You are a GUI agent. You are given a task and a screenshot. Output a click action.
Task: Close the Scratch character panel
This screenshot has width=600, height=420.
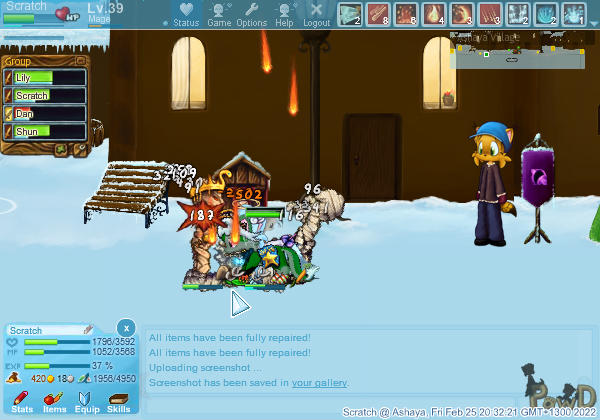coord(126,328)
